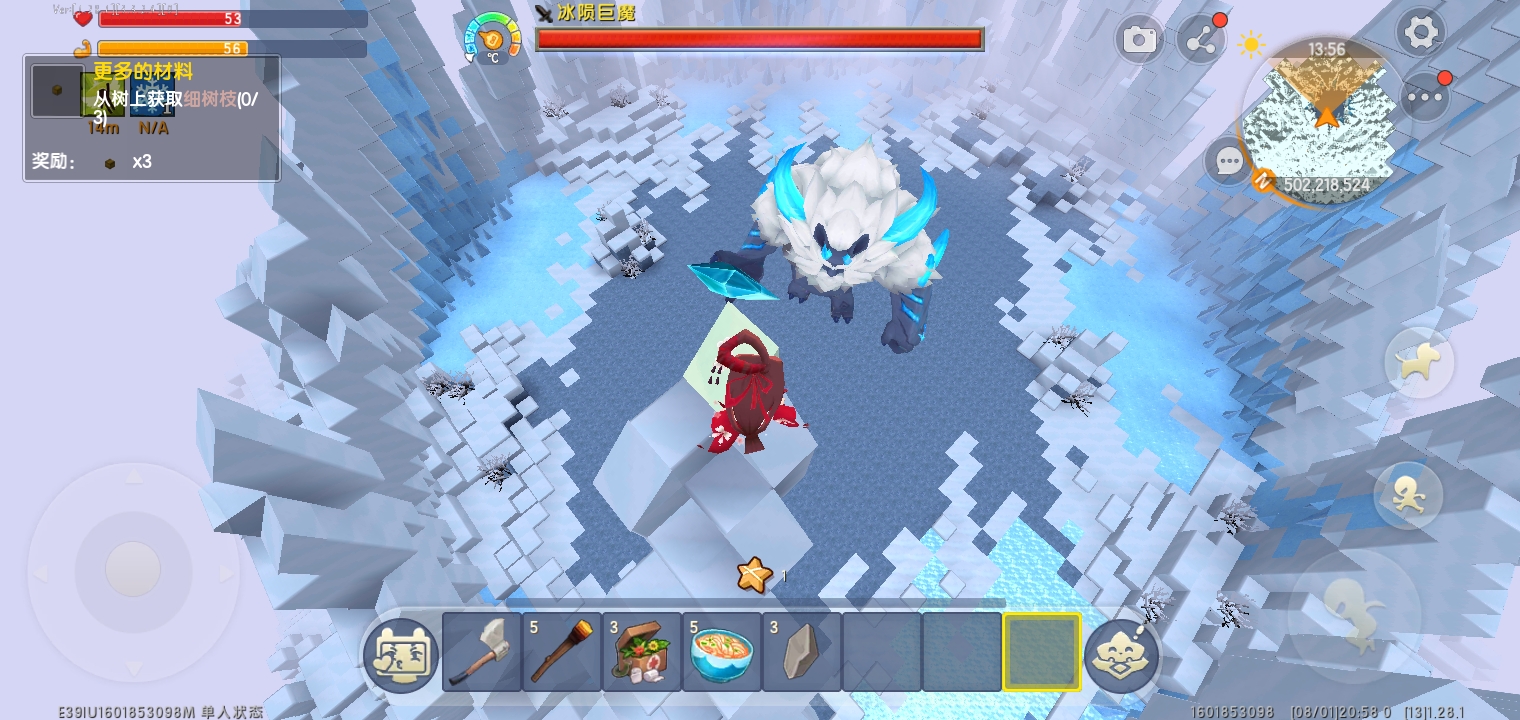Tap the temperature gauge indicator
This screenshot has width=1520, height=720.
point(493,38)
